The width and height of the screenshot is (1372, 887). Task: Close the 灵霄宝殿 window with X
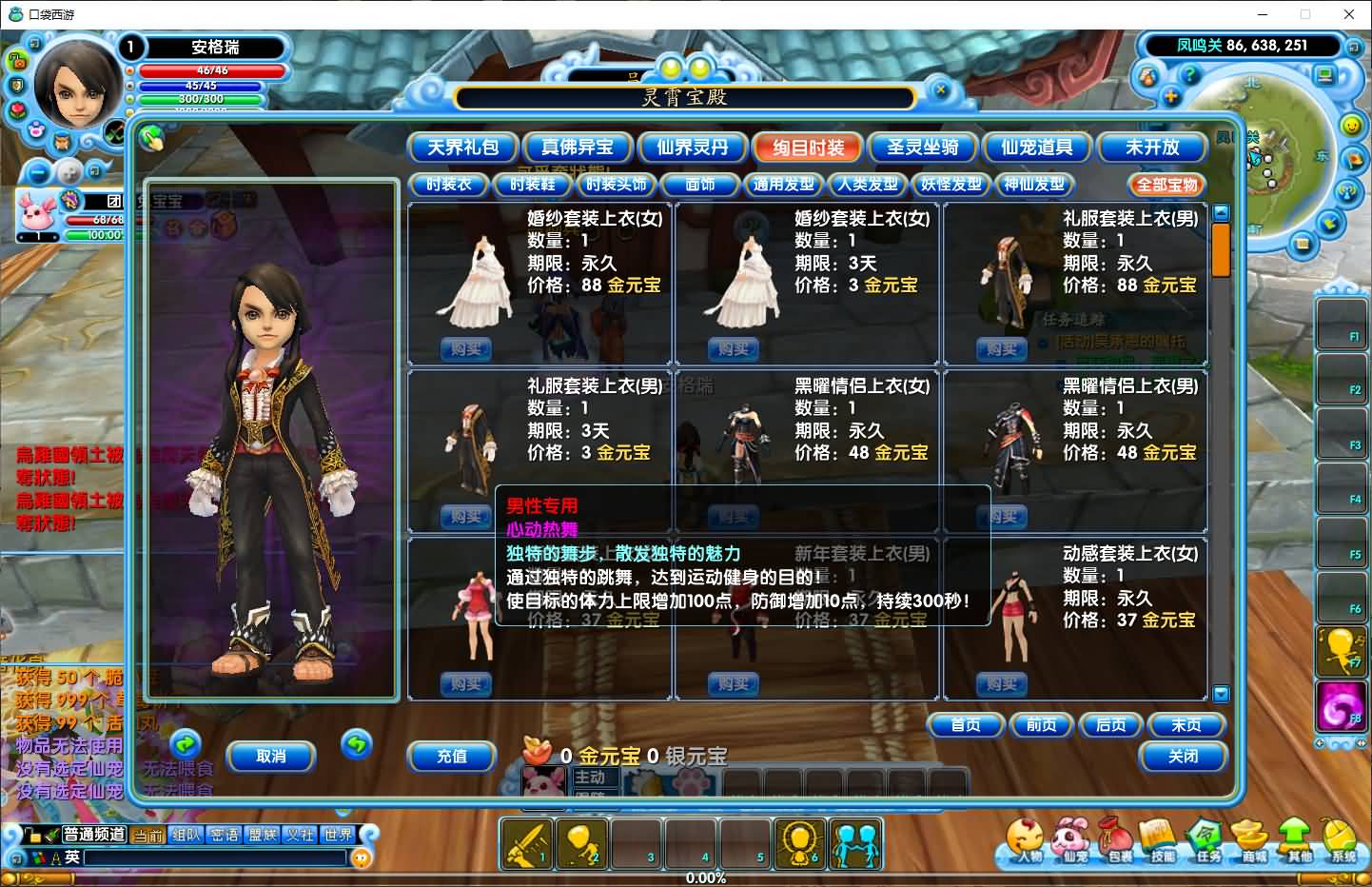(940, 90)
